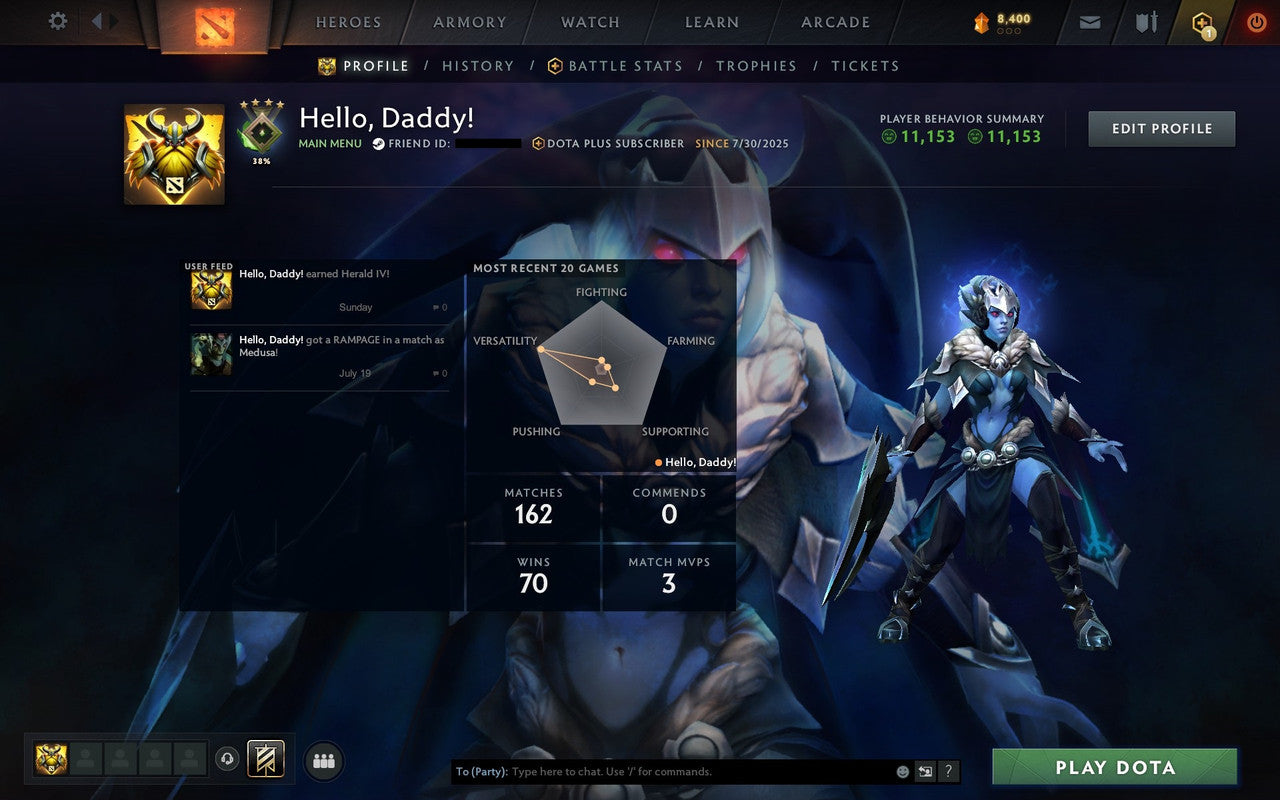This screenshot has height=800, width=1280.
Task: Open the friends list icon near party slots
Action: 324,761
